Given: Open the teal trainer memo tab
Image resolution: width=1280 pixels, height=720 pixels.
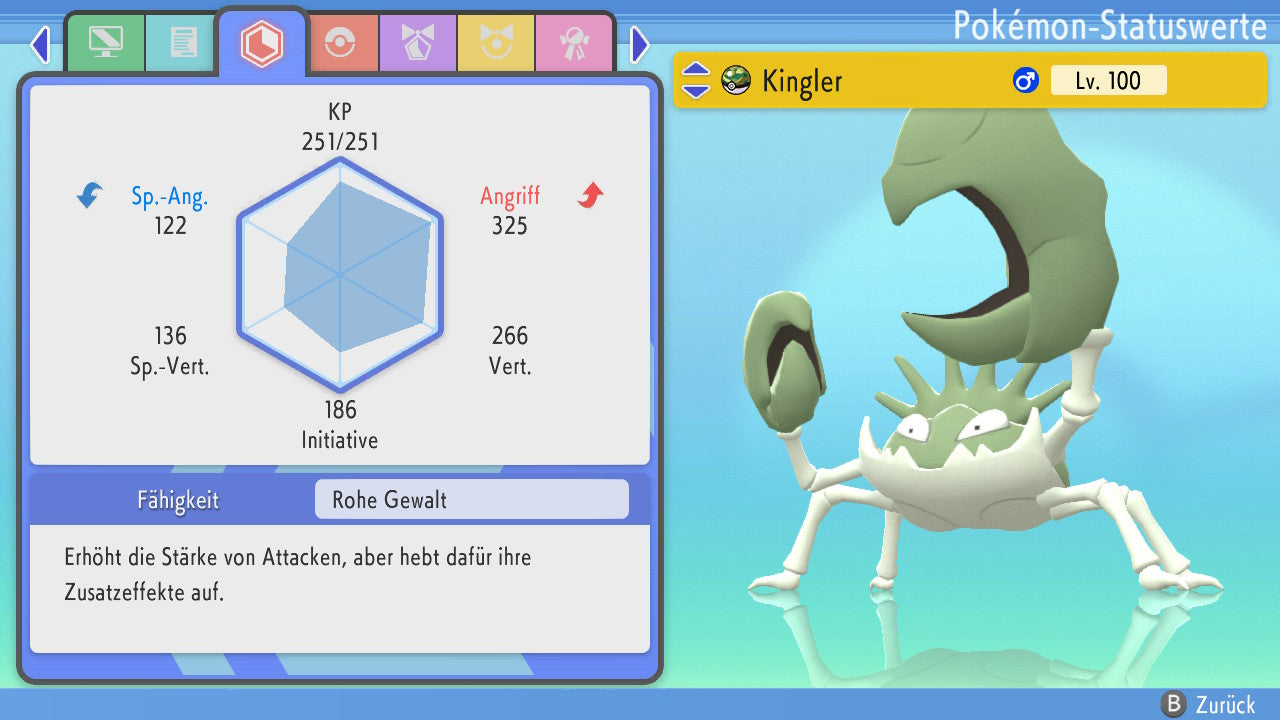Looking at the screenshot, I should click(x=183, y=43).
